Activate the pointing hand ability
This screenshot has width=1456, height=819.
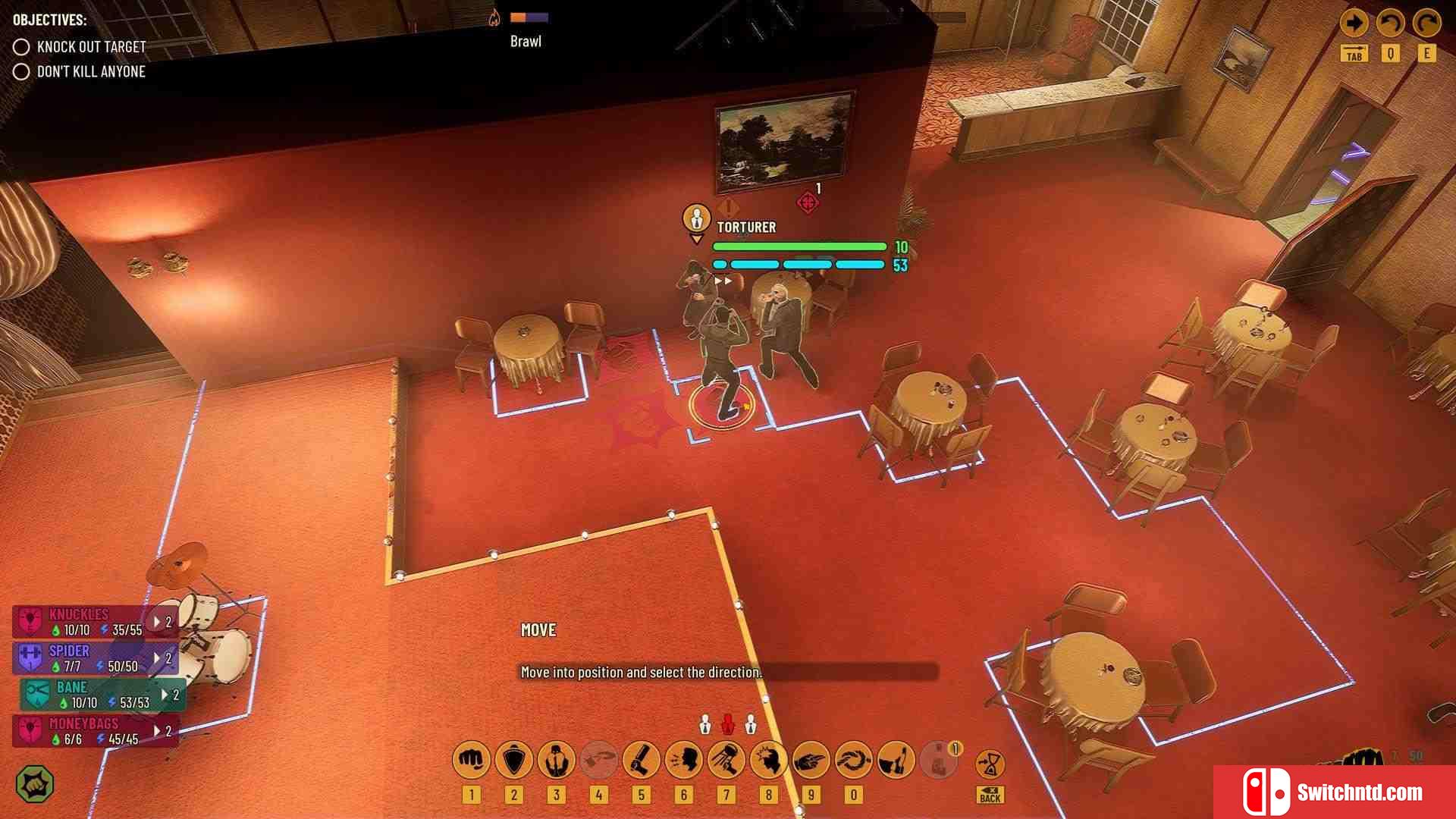811,759
